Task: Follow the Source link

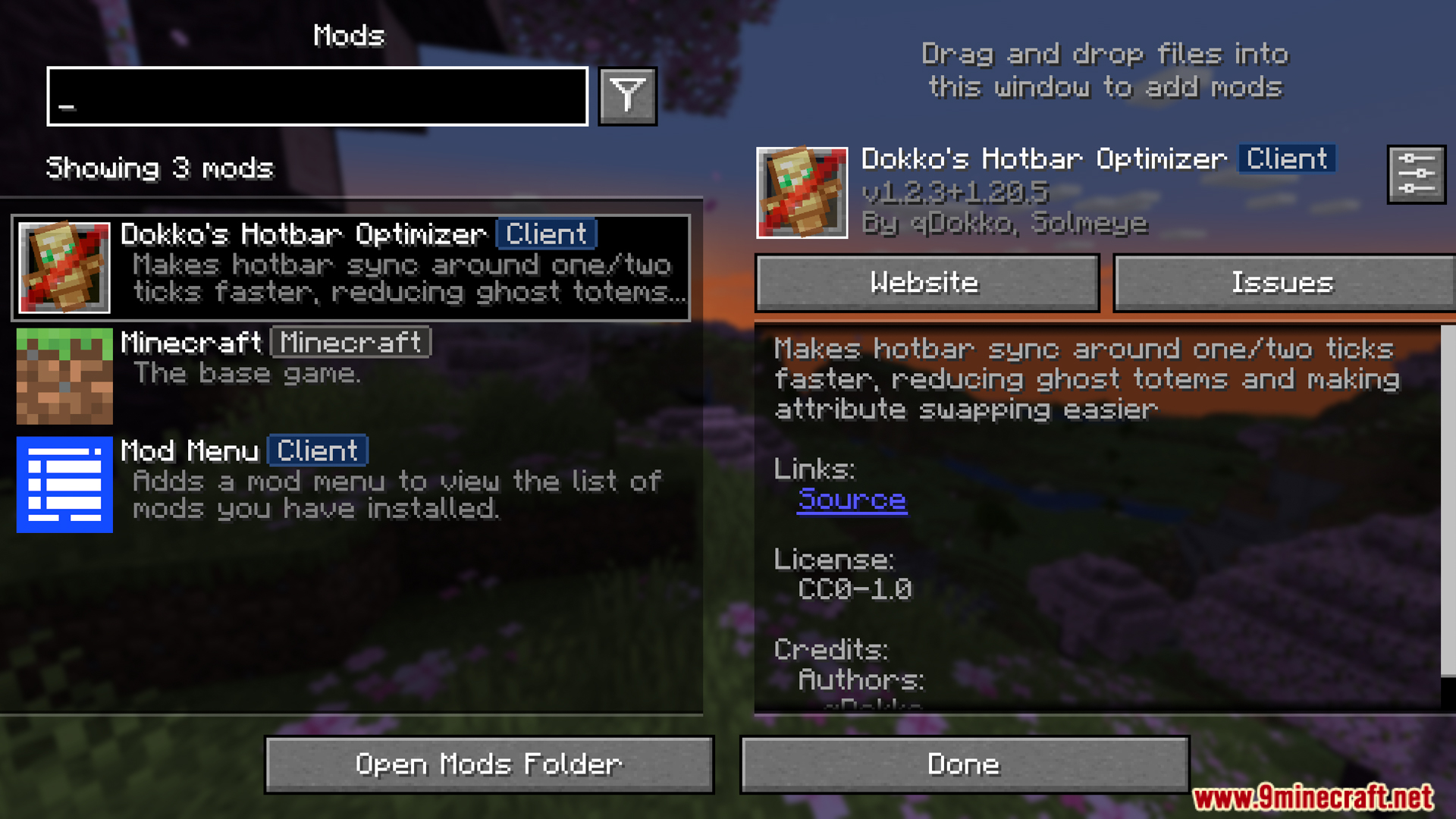Action: (852, 500)
